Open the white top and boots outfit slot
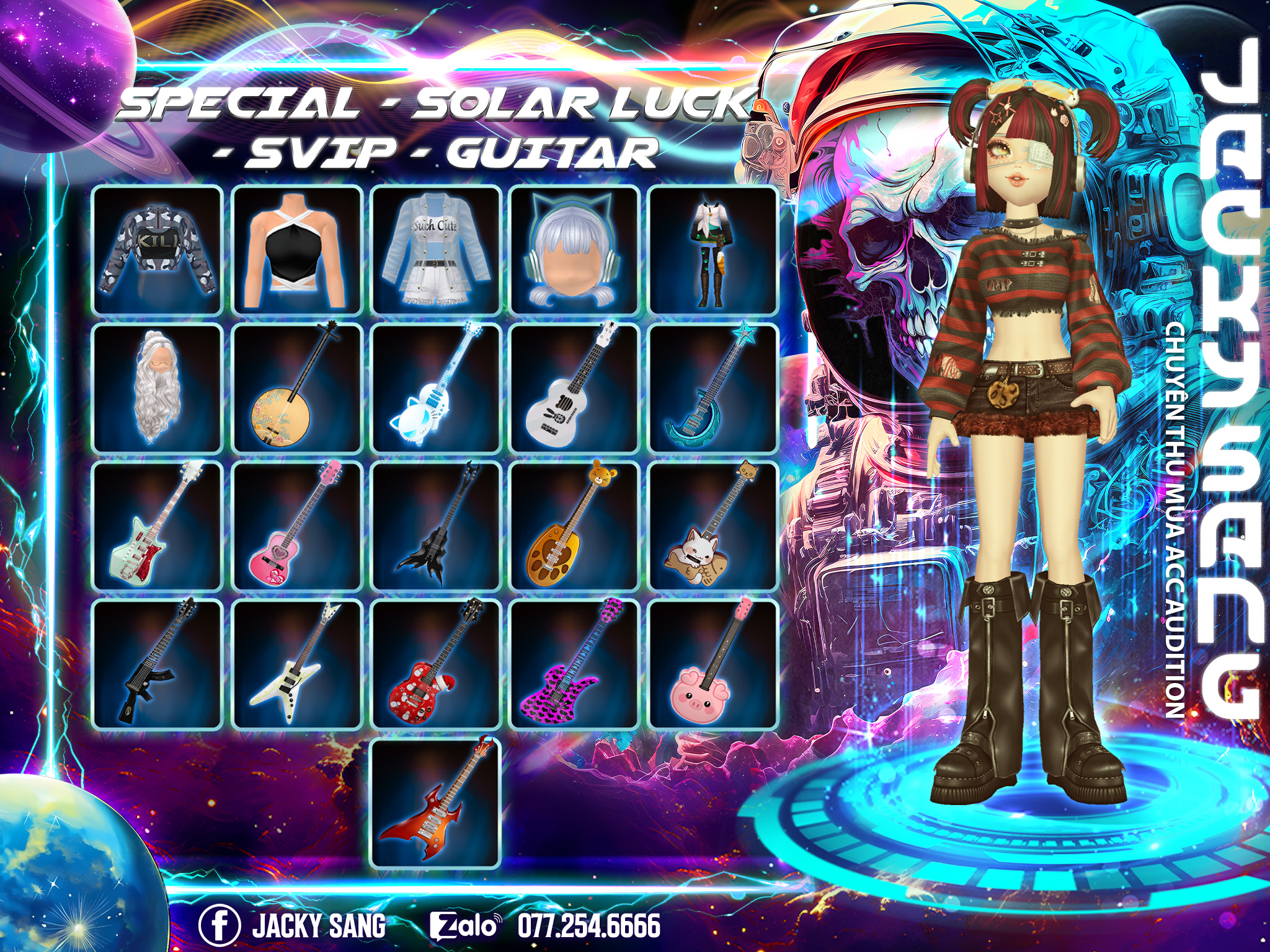Image resolution: width=1270 pixels, height=952 pixels. pyautogui.click(x=713, y=250)
